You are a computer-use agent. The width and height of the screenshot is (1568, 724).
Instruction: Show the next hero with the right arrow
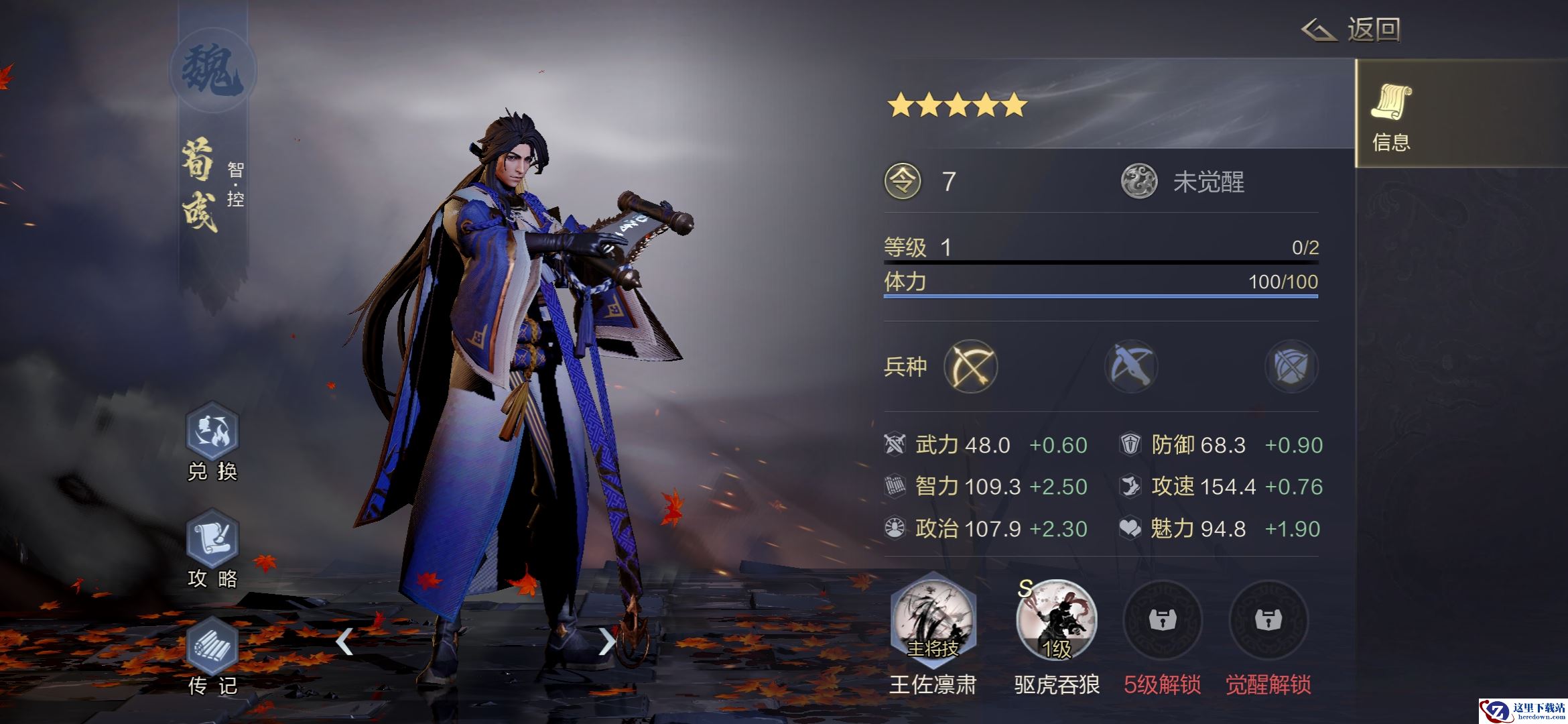point(606,642)
